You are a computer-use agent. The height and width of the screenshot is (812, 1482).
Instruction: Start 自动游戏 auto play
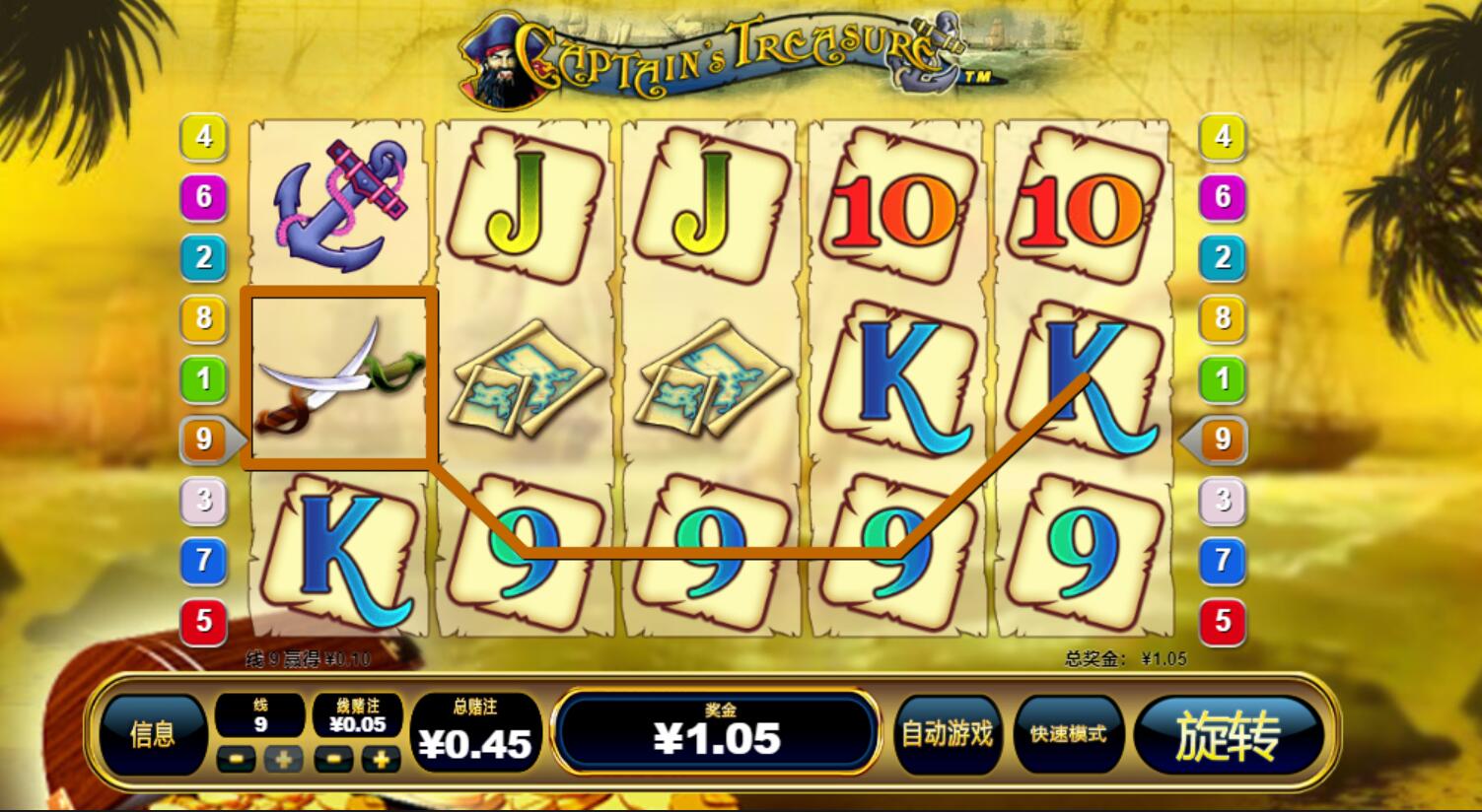pyautogui.click(x=948, y=734)
